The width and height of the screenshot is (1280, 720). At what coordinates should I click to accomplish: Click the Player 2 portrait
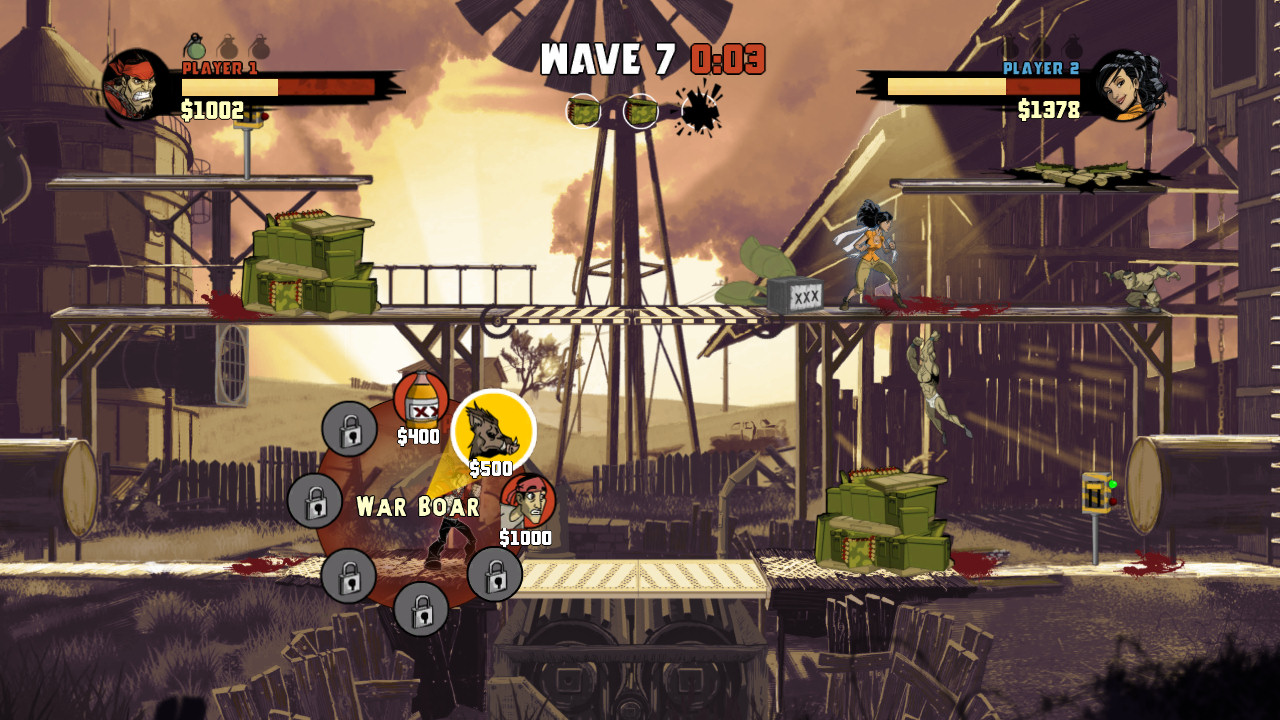tap(1128, 86)
